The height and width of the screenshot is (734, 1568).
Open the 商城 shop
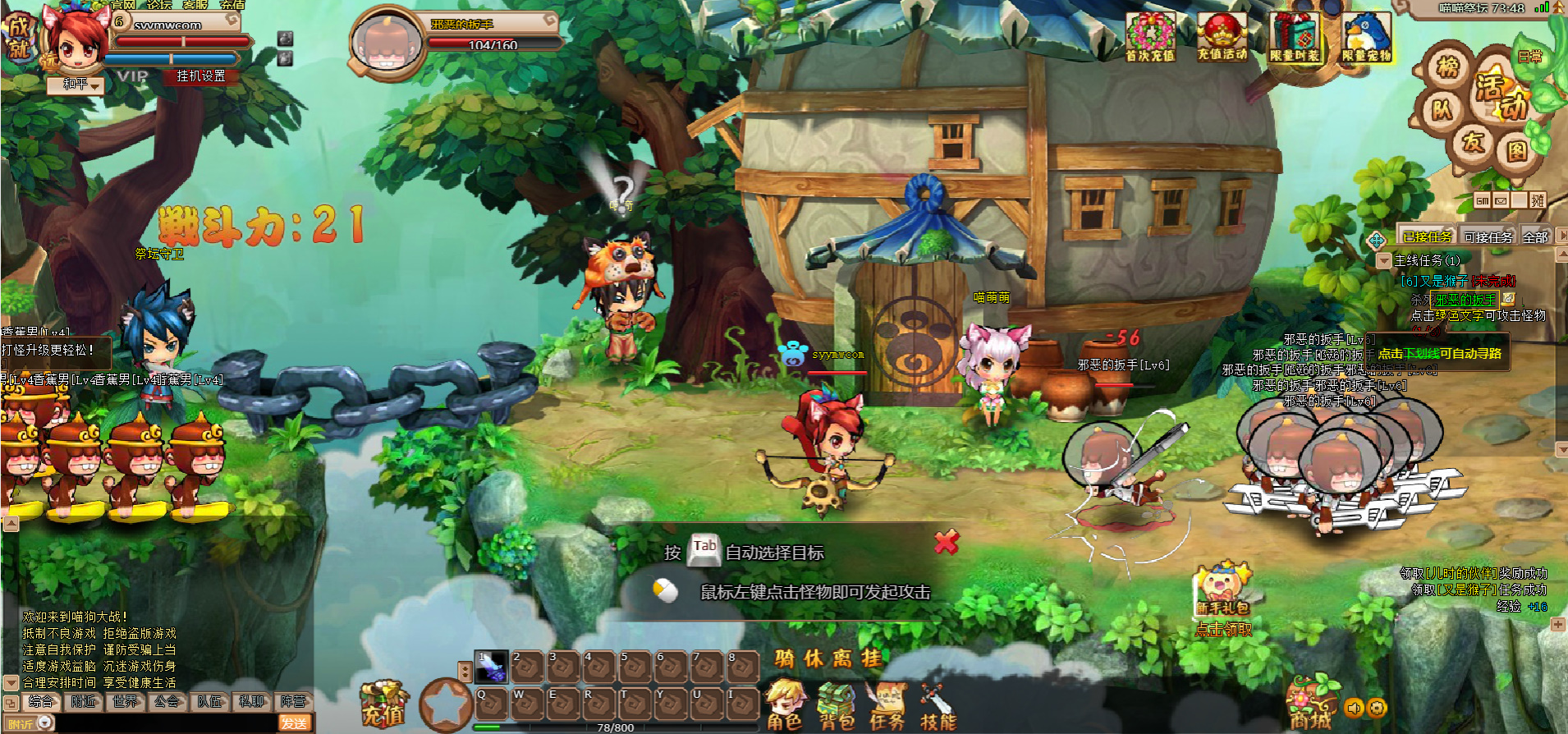coord(1310,704)
